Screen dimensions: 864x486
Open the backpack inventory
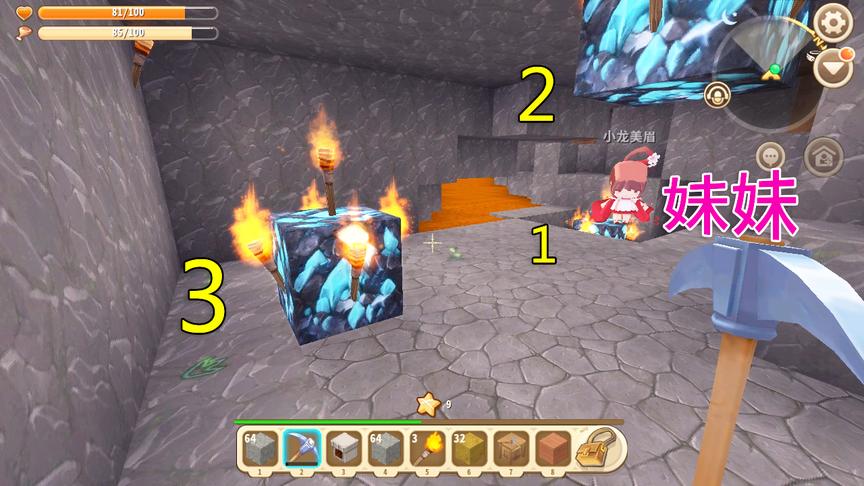(599, 447)
